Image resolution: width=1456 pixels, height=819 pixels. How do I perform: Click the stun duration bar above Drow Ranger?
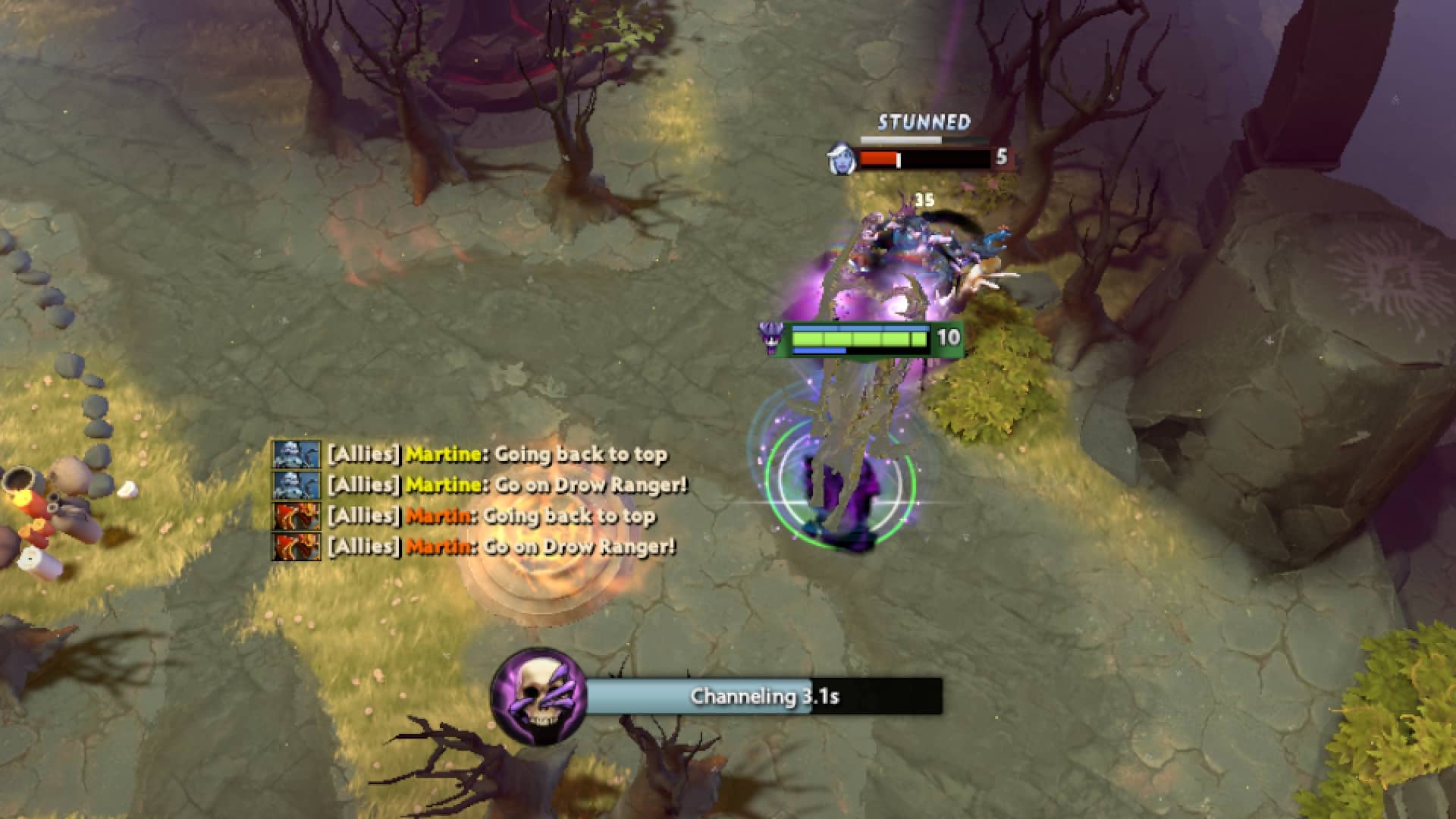pyautogui.click(x=901, y=139)
